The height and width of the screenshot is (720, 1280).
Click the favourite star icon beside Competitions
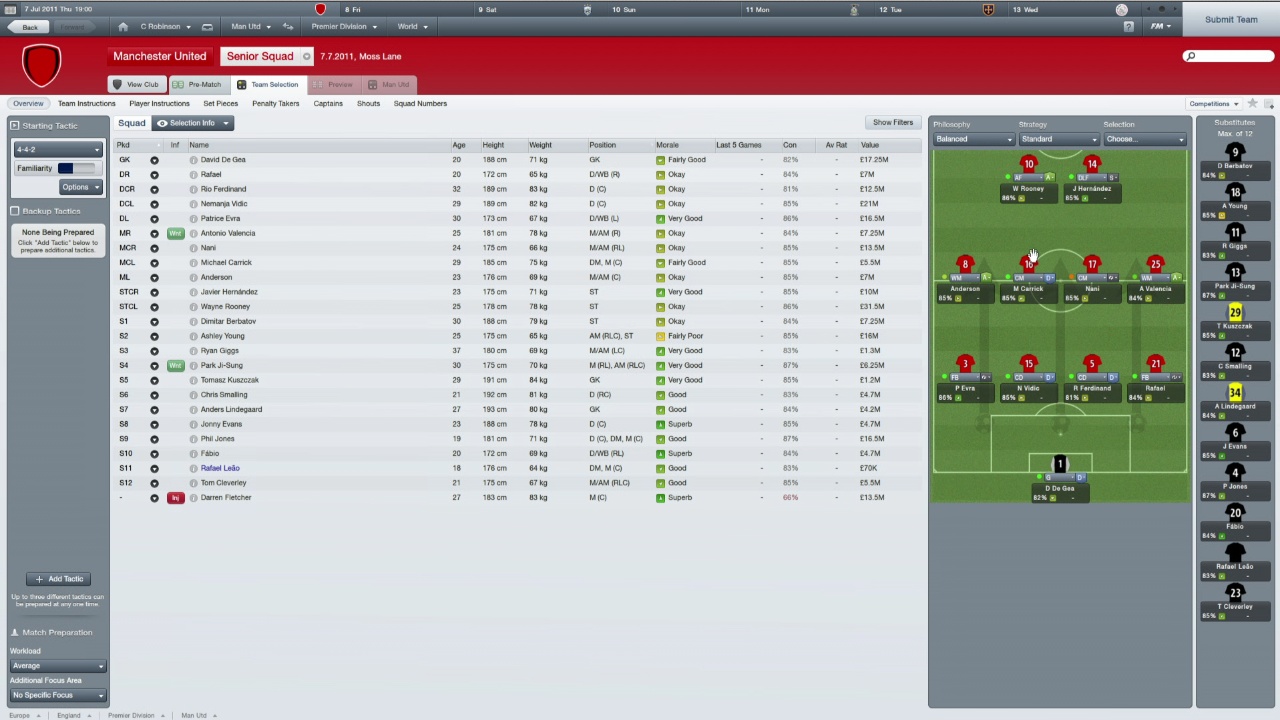pos(1252,103)
